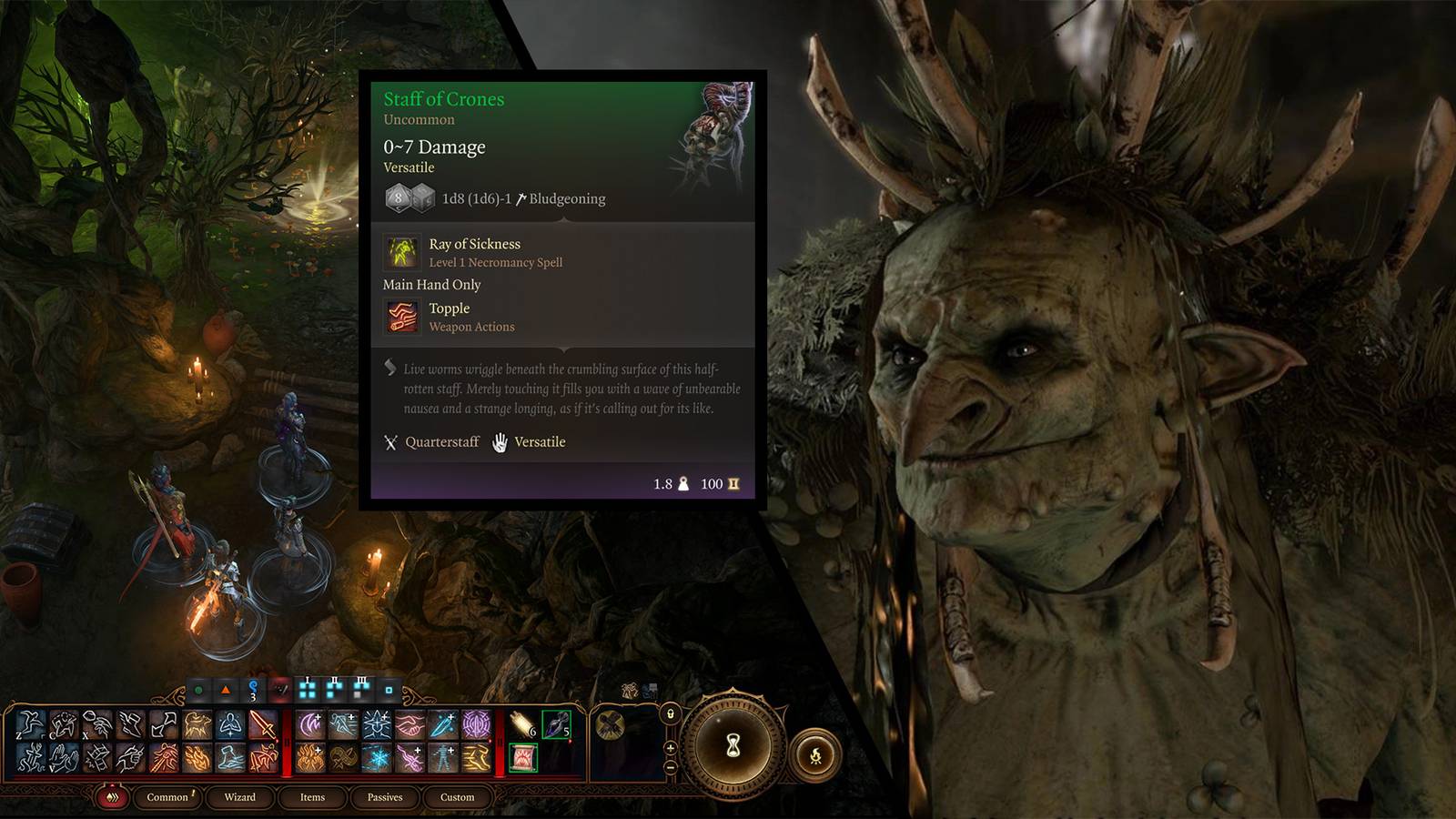1456x819 pixels.
Task: Show the Passives hotbar tab
Action: (x=385, y=797)
